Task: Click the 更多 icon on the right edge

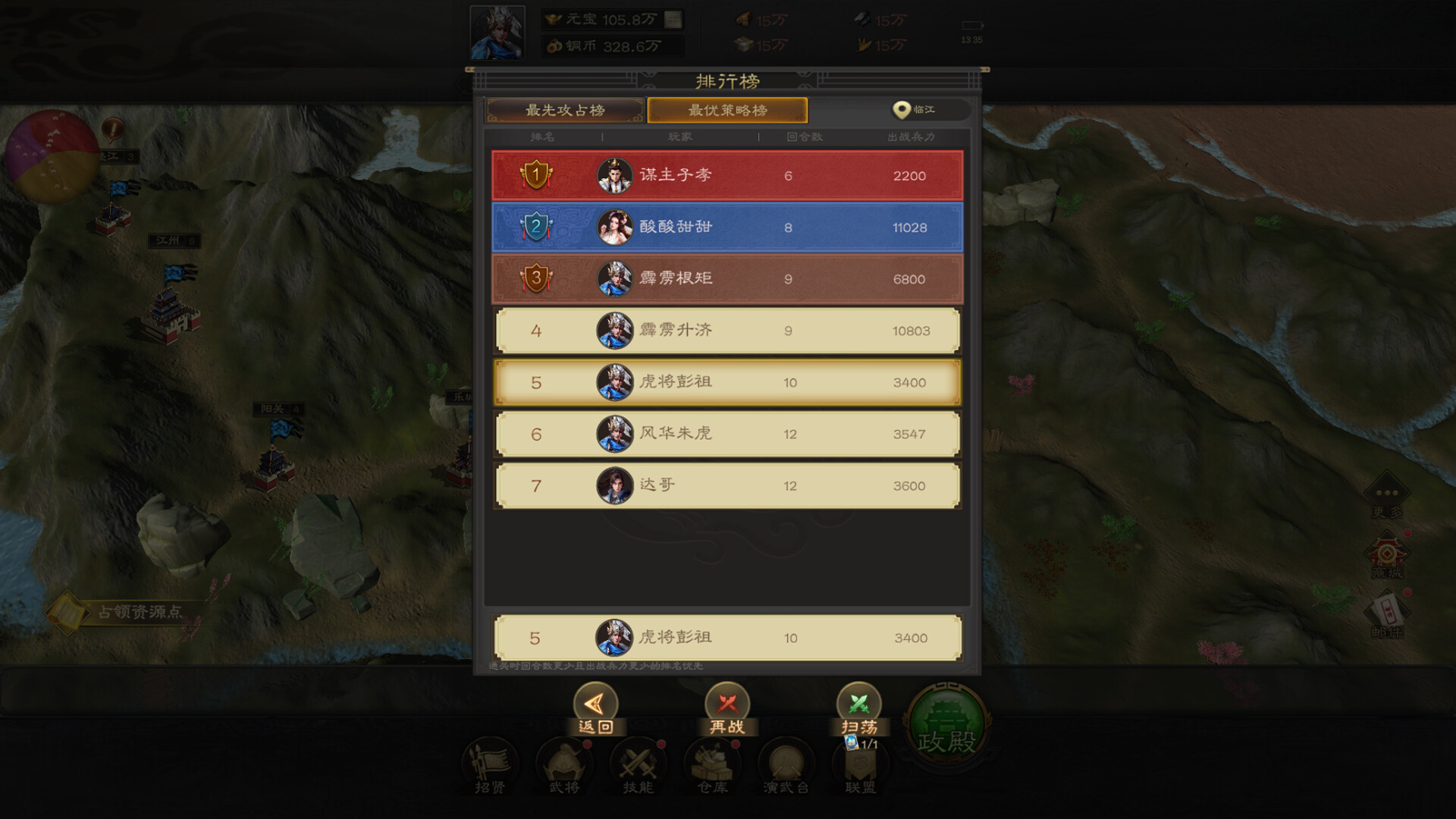Action: coord(1388,493)
